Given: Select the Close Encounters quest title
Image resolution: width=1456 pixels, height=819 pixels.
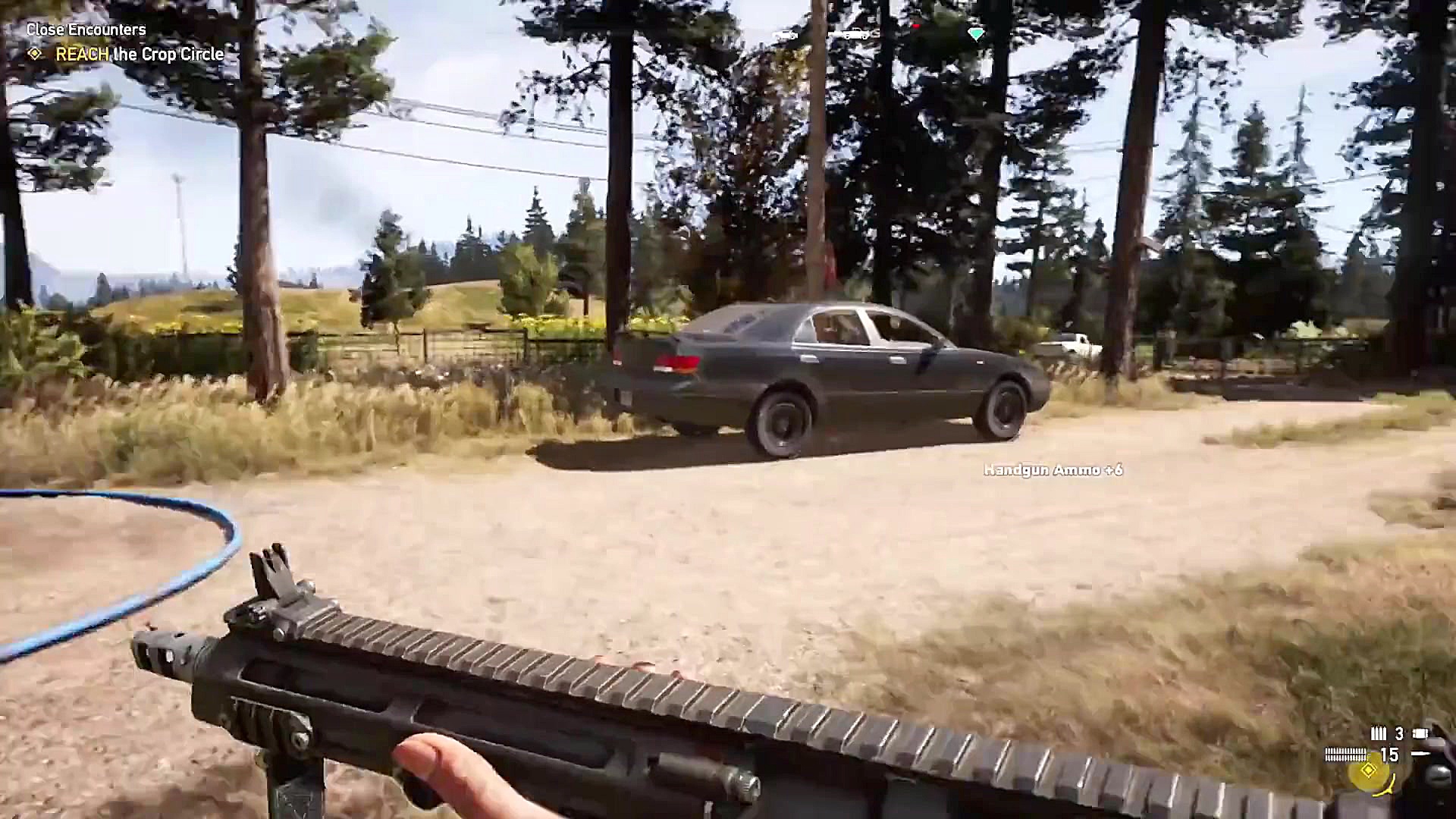Looking at the screenshot, I should click(x=85, y=30).
